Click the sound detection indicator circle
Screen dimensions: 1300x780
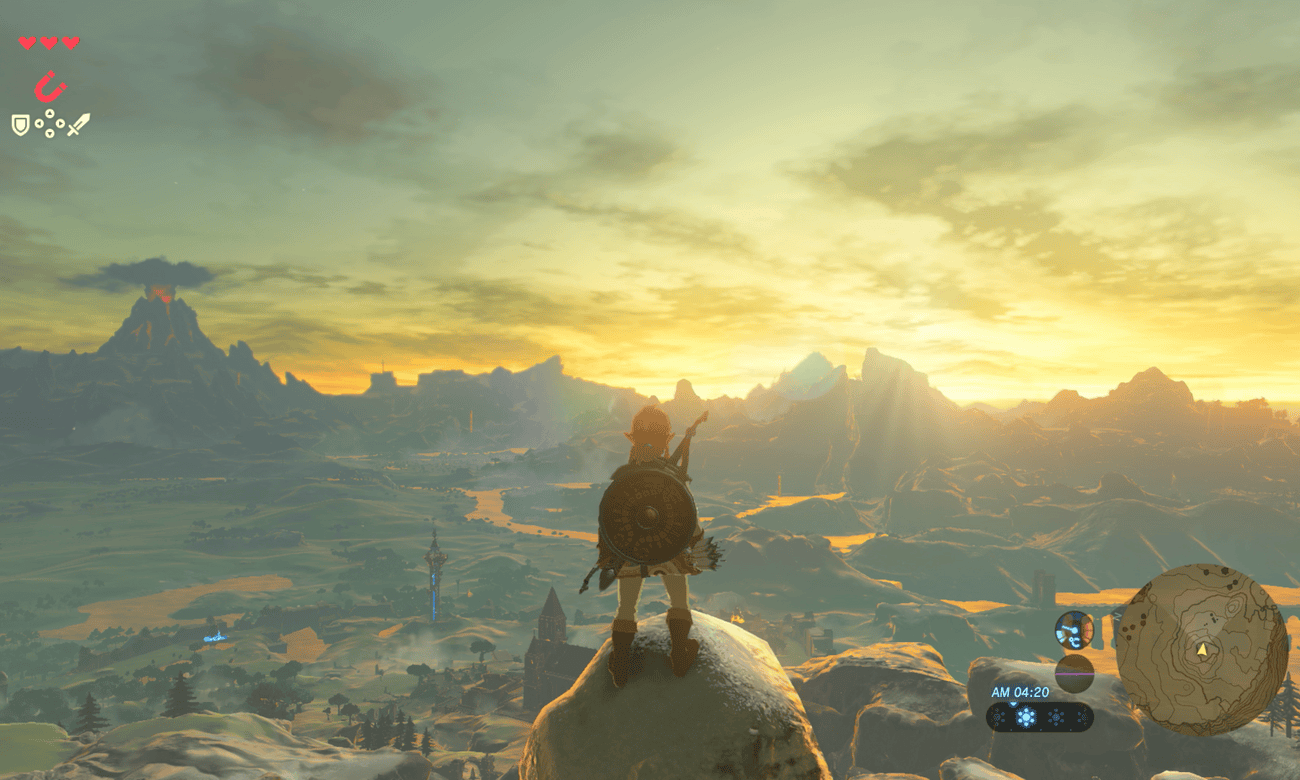pyautogui.click(x=1075, y=631)
